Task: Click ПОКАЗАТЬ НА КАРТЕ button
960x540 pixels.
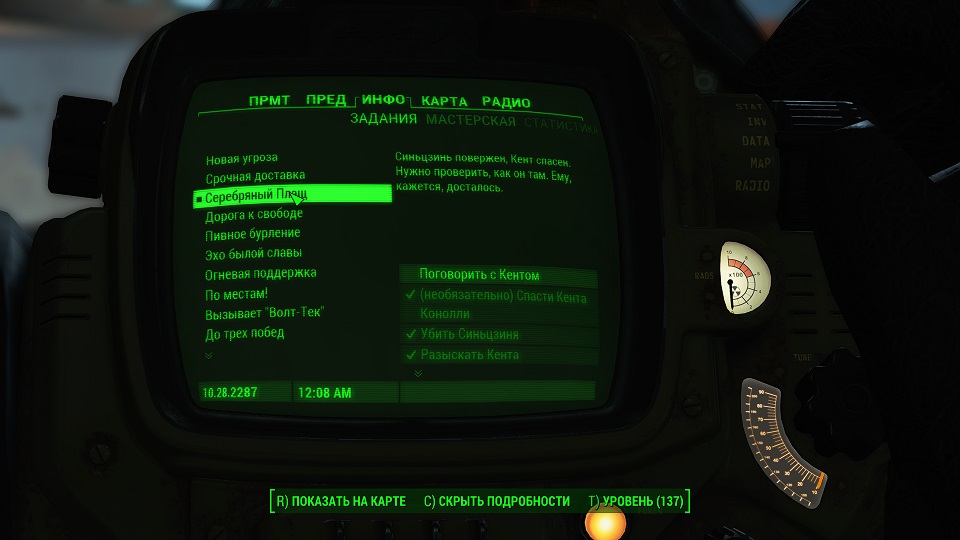Action: click(341, 501)
